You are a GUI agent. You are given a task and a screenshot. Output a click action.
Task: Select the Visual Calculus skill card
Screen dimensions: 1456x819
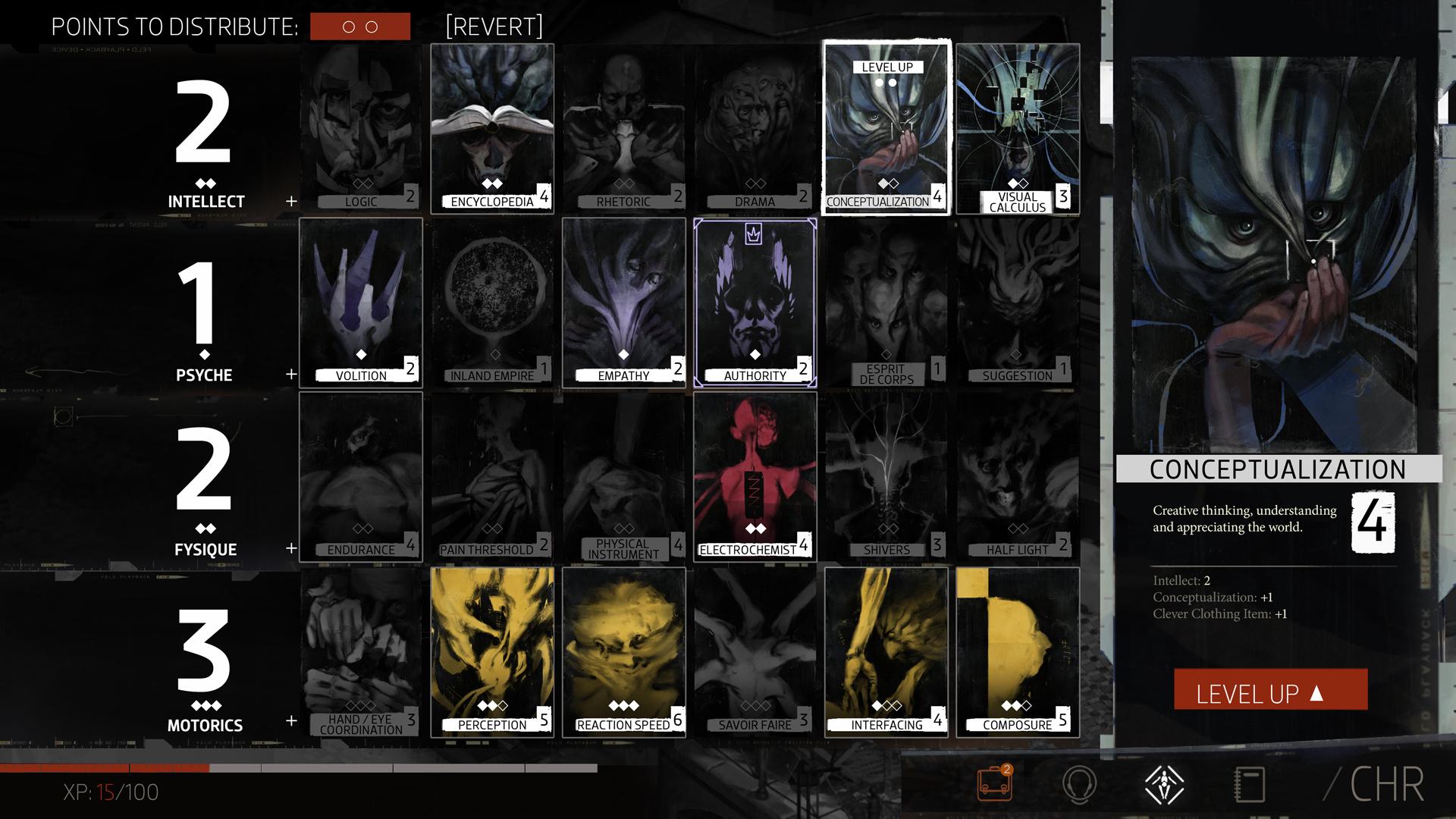(1018, 128)
